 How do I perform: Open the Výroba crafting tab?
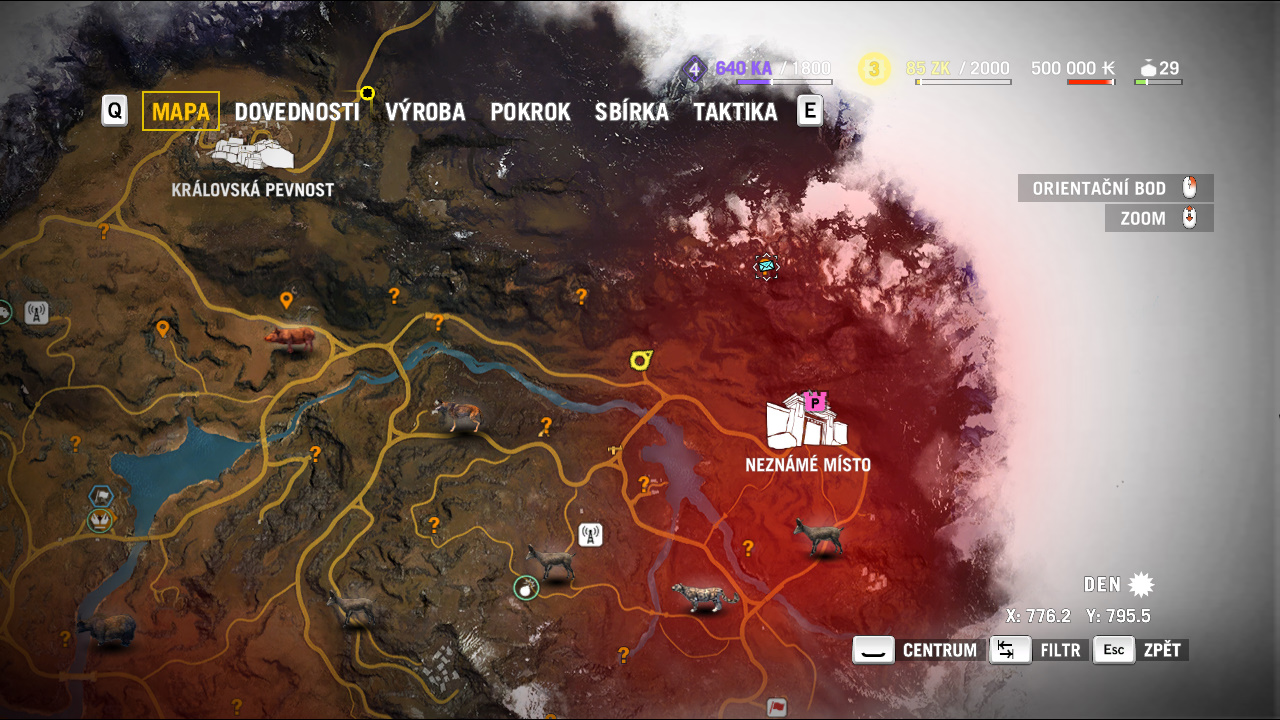point(425,112)
